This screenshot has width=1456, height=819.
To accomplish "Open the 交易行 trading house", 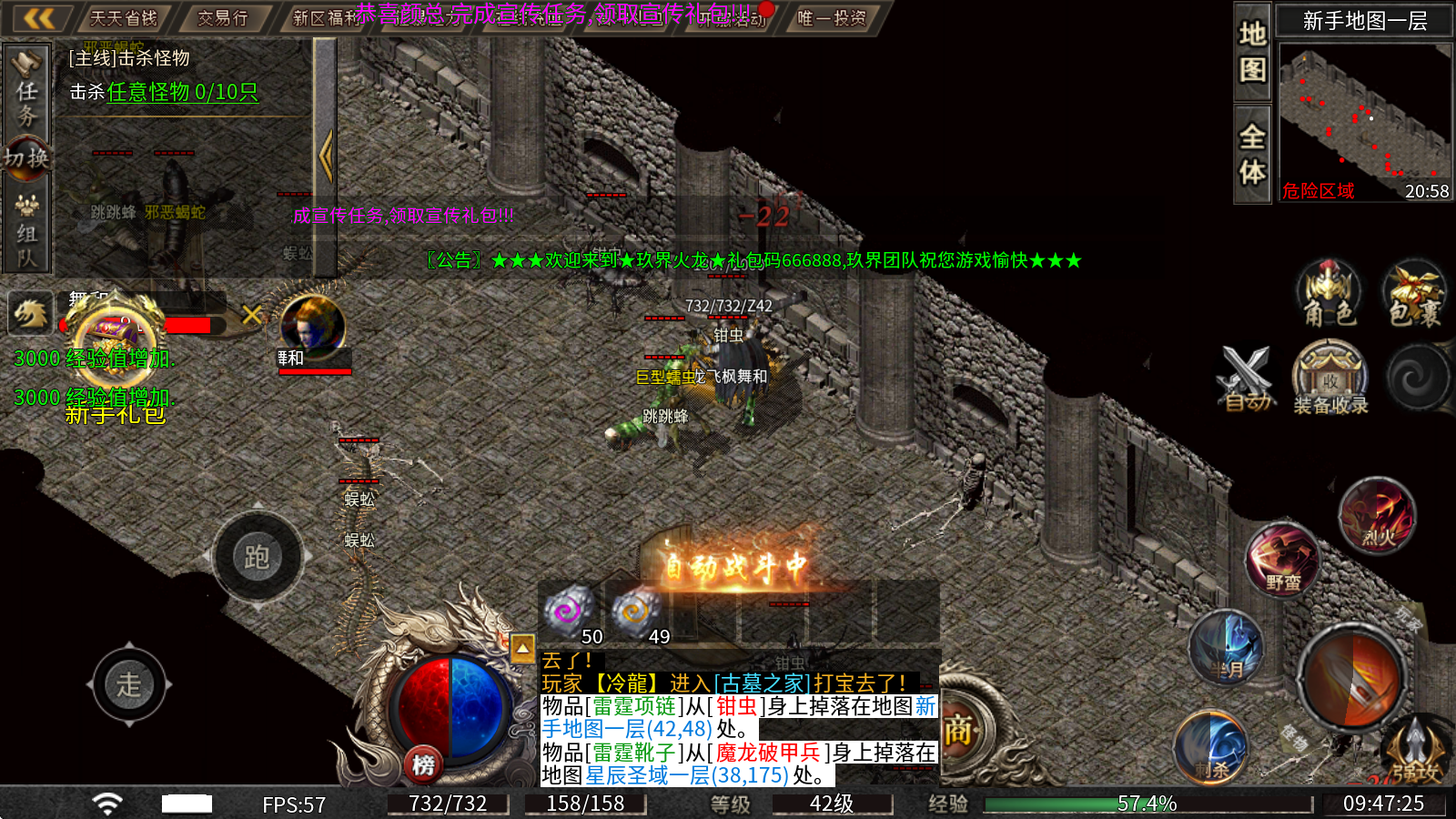I will 223,18.
